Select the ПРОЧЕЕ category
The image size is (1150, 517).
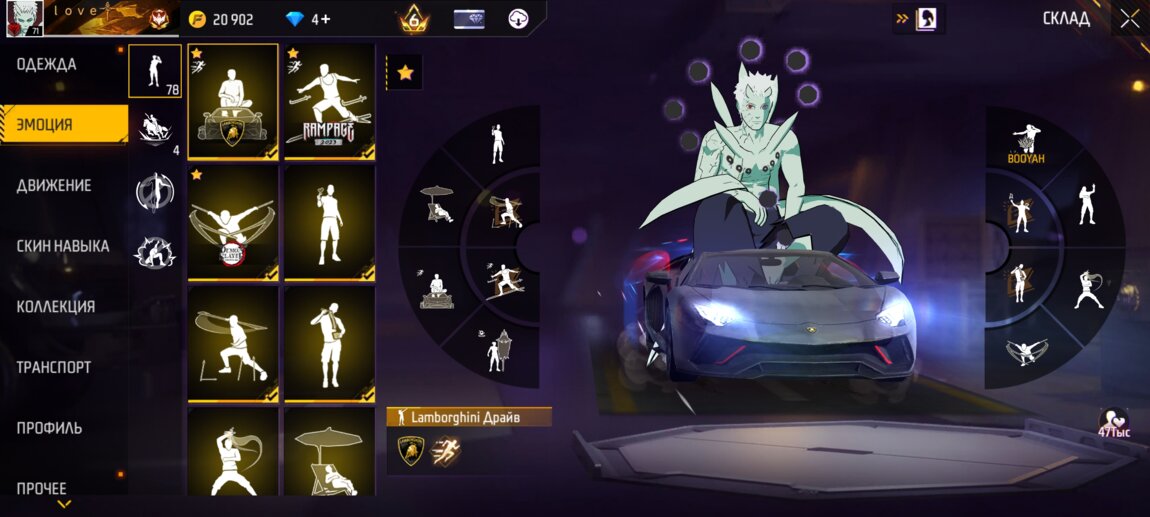(42, 488)
